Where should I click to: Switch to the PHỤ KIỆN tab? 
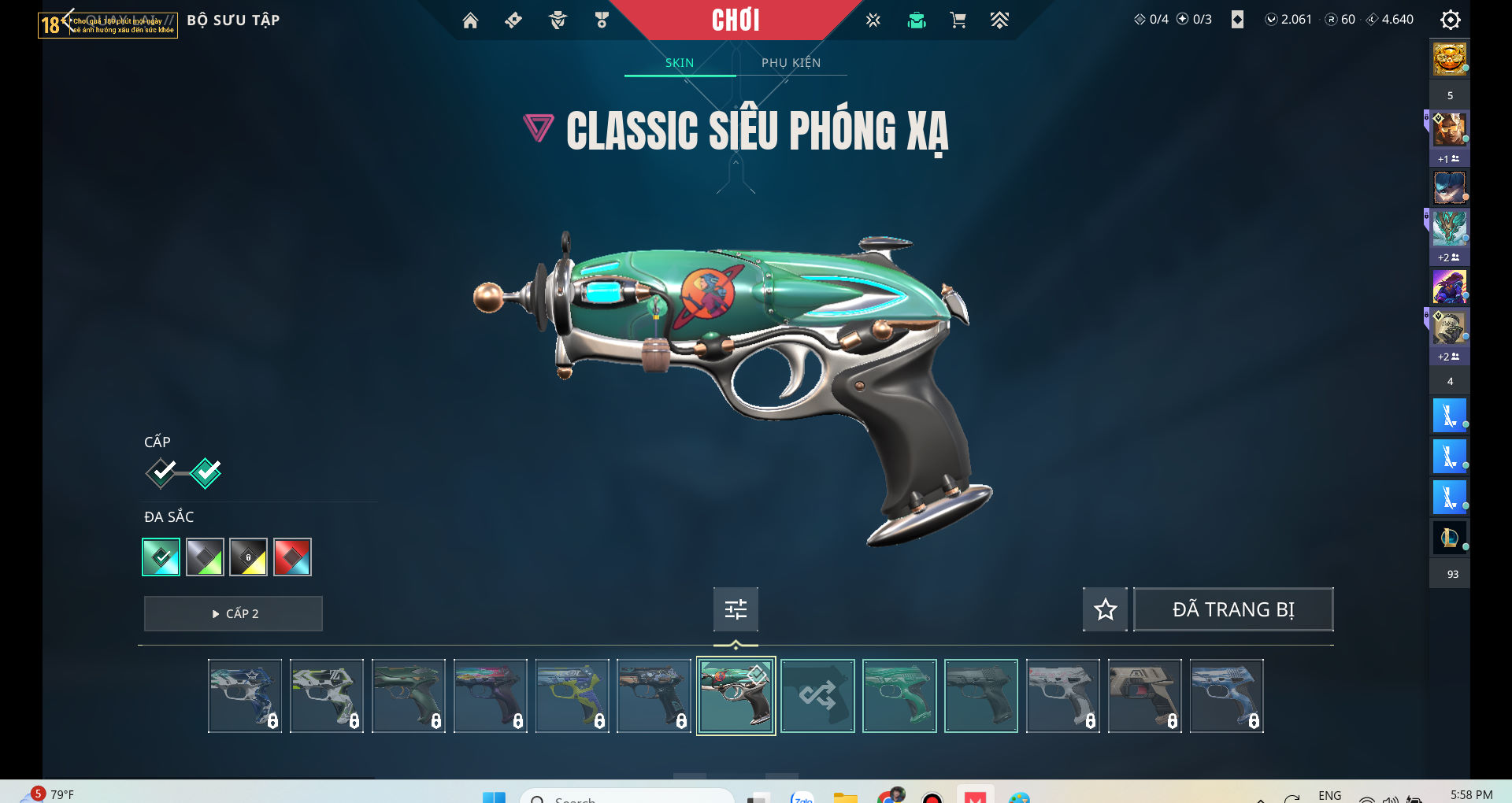pyautogui.click(x=791, y=63)
